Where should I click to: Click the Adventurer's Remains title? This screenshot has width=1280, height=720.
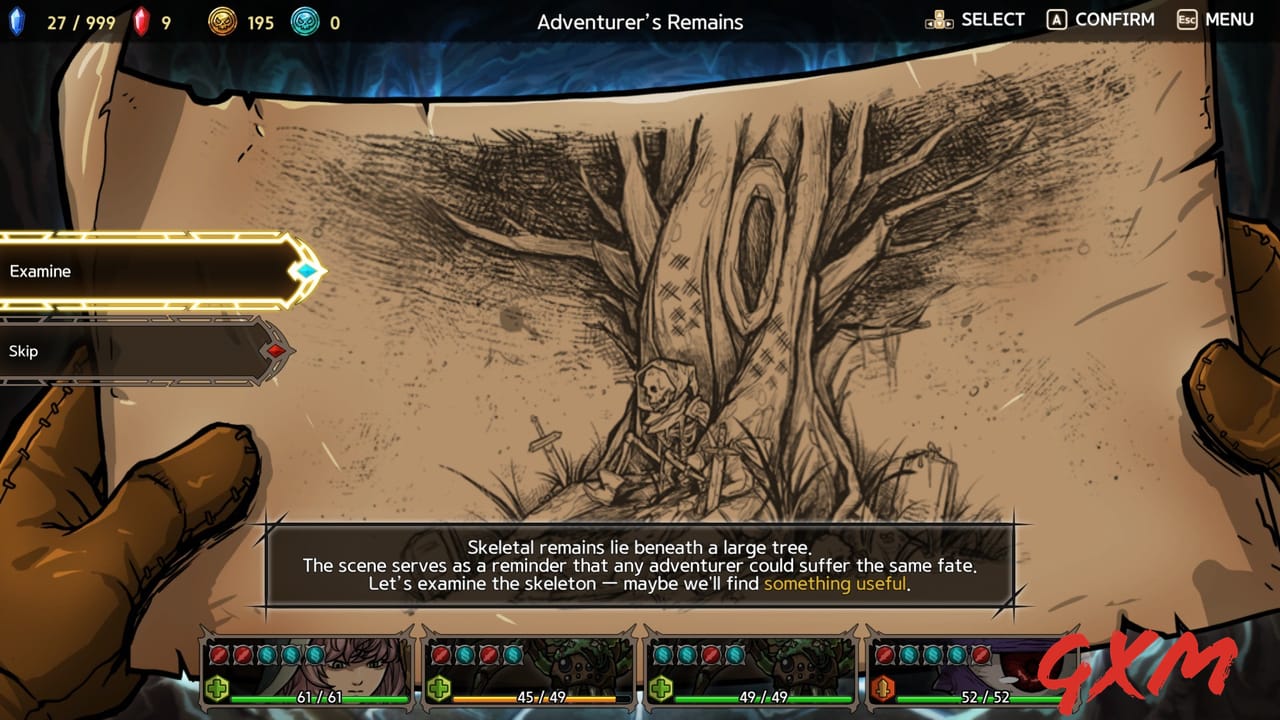pyautogui.click(x=640, y=21)
